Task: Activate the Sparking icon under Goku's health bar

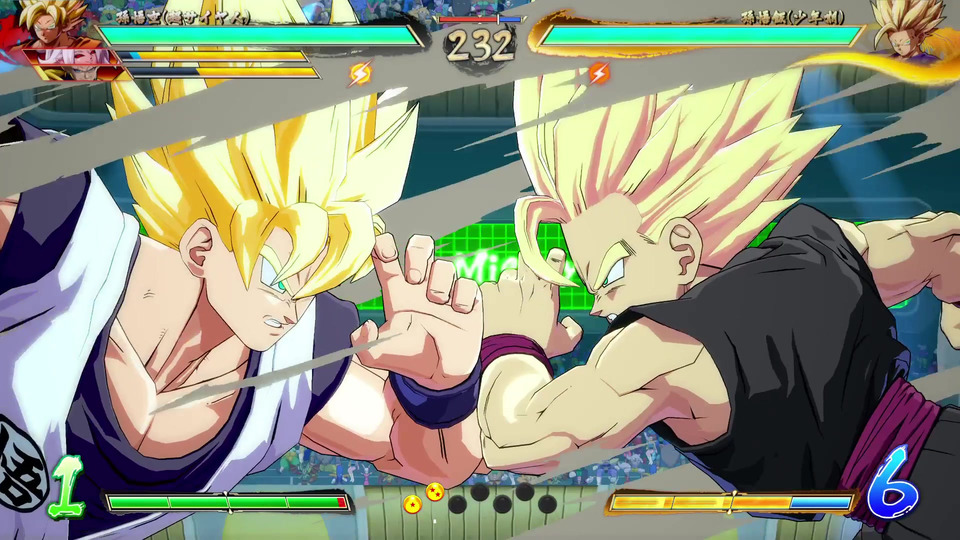Action: [x=360, y=73]
